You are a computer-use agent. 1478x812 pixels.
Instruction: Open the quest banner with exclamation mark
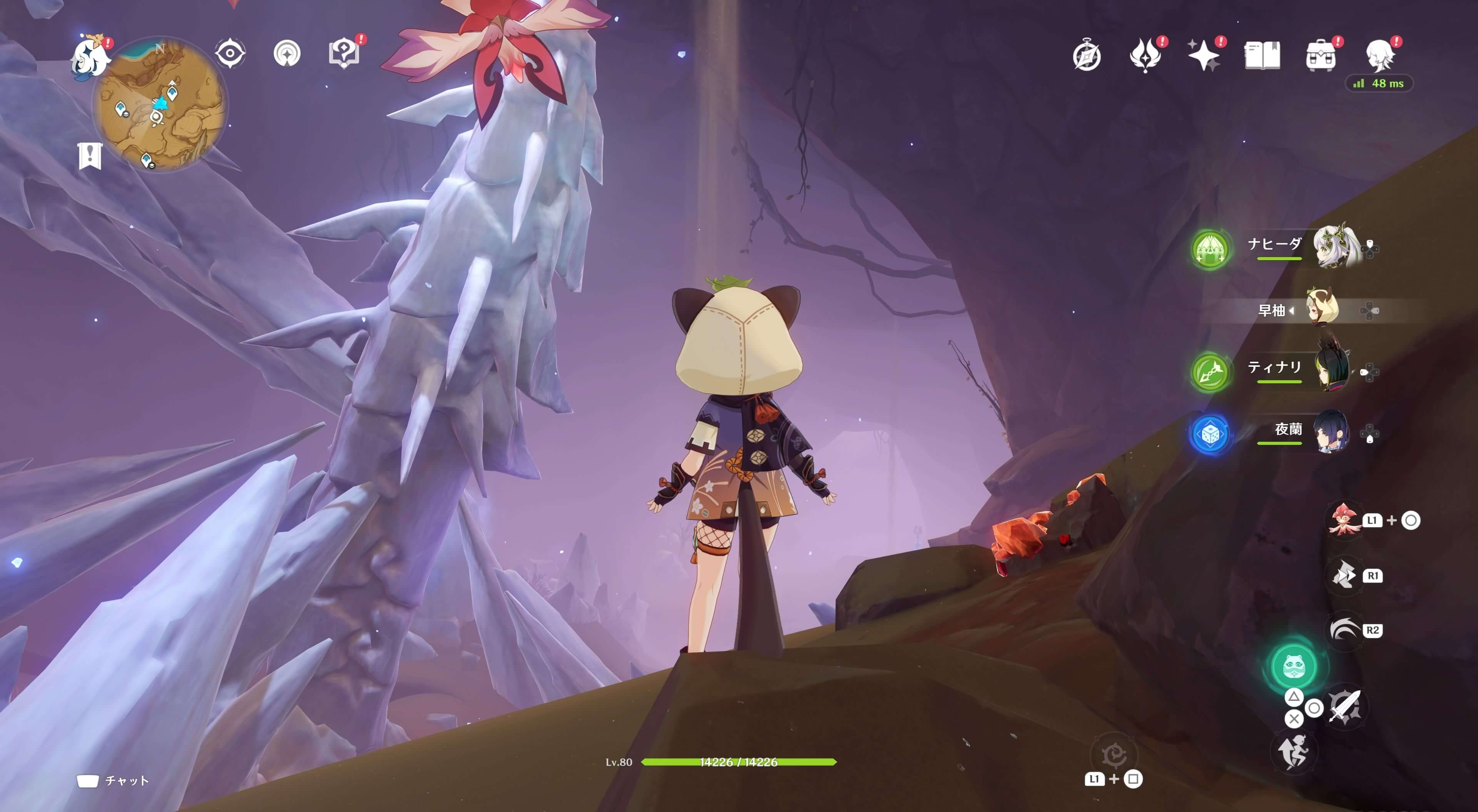(x=90, y=155)
